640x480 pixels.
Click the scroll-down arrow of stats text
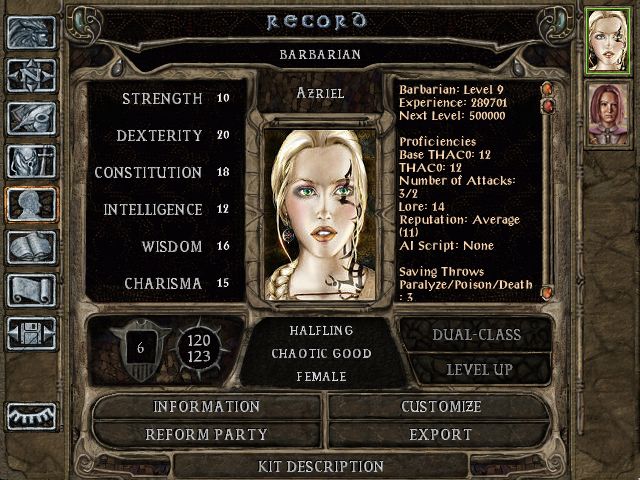(x=547, y=292)
